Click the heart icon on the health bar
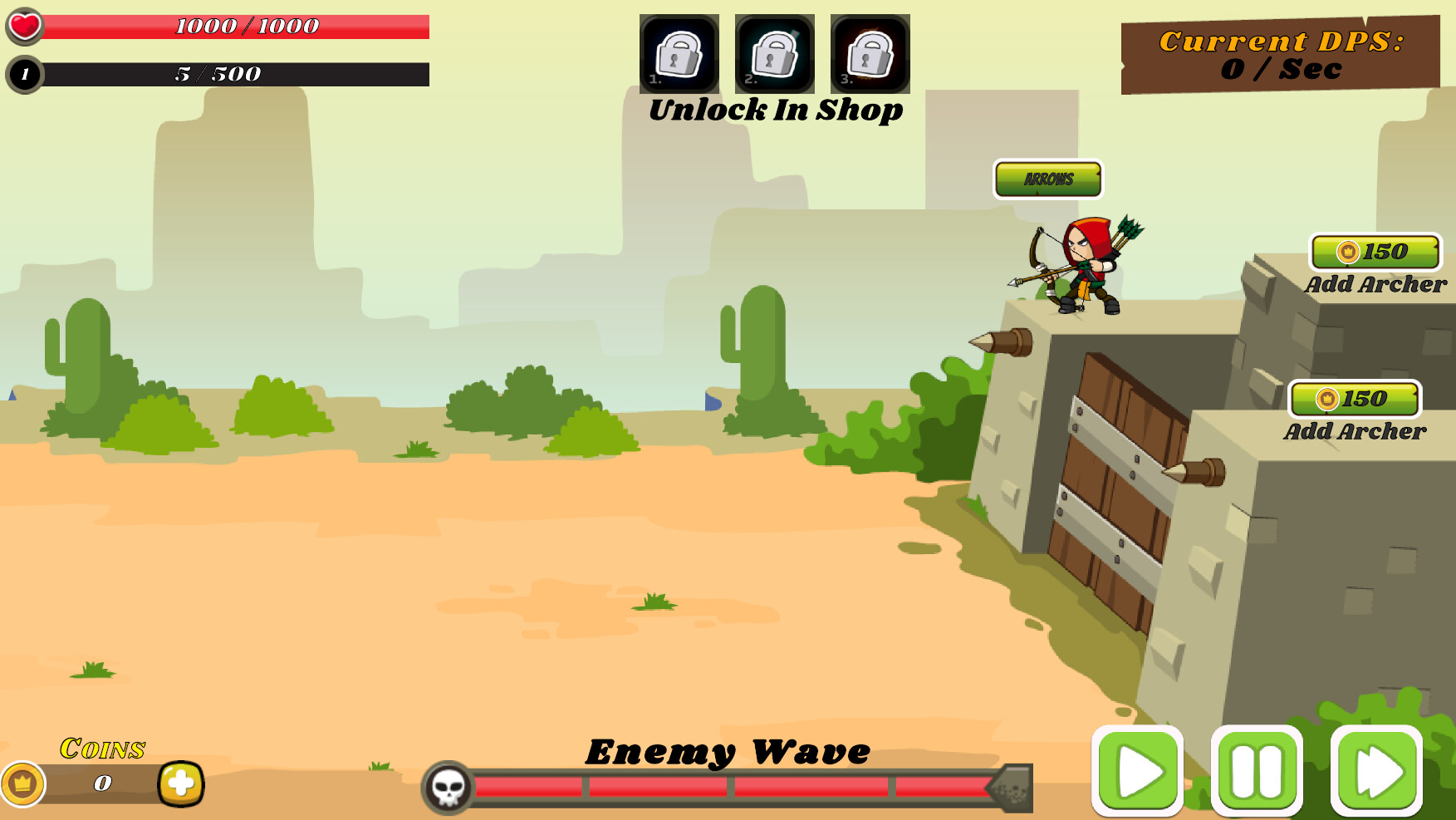Viewport: 1456px width, 820px height. pyautogui.click(x=24, y=24)
